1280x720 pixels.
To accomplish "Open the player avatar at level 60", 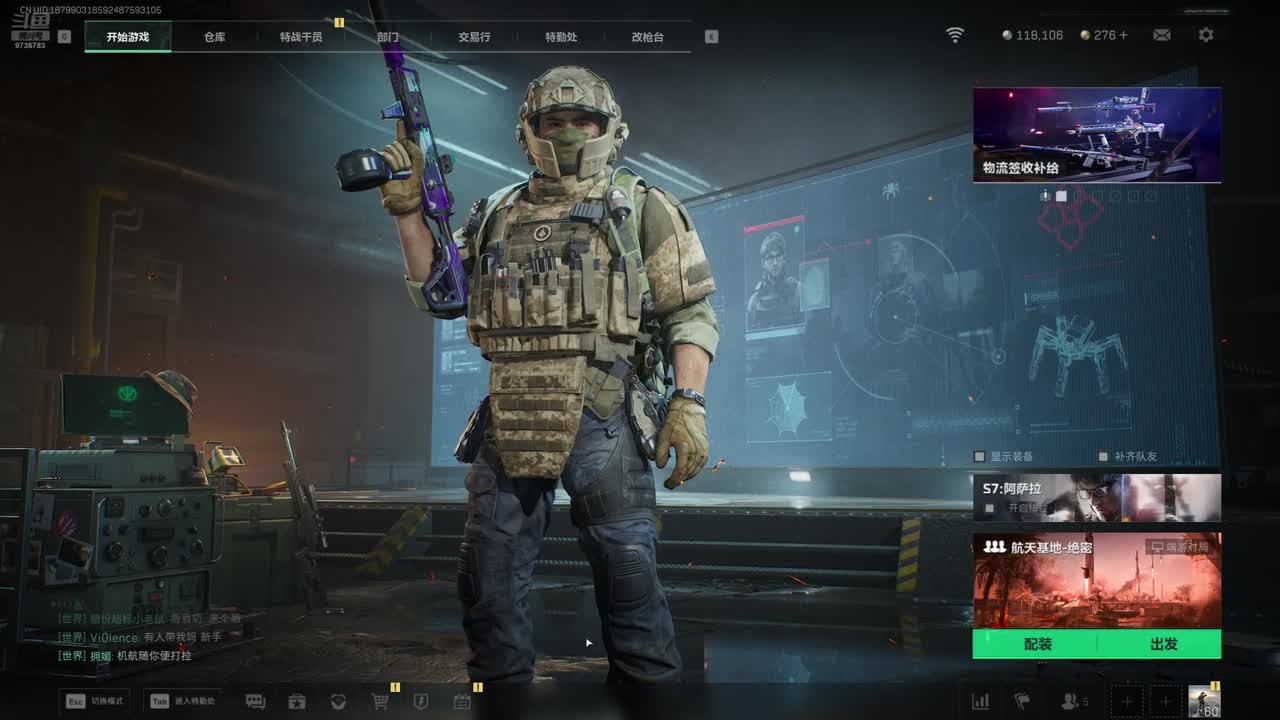I will 1204,701.
